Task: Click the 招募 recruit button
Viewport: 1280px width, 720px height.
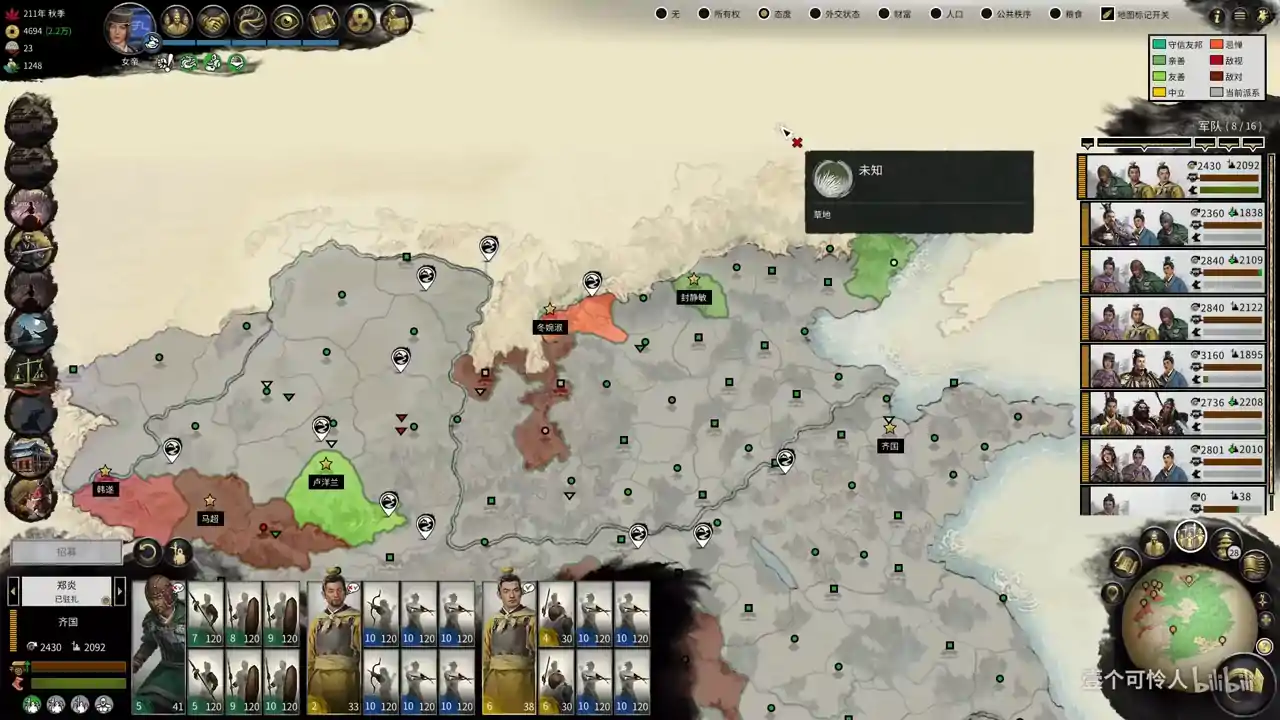Action: point(66,551)
